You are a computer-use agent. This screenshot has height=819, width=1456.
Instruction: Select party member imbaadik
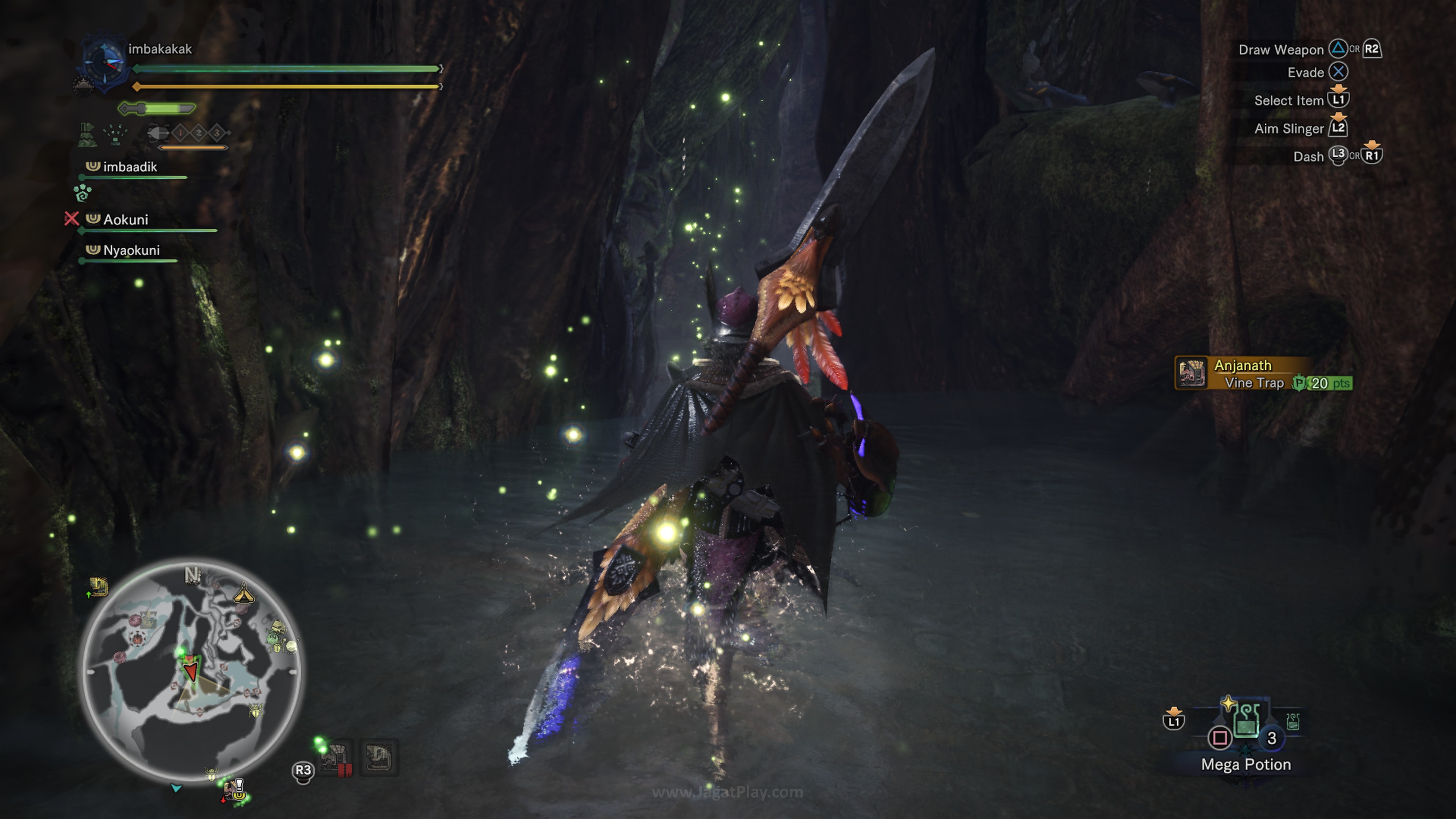(129, 167)
